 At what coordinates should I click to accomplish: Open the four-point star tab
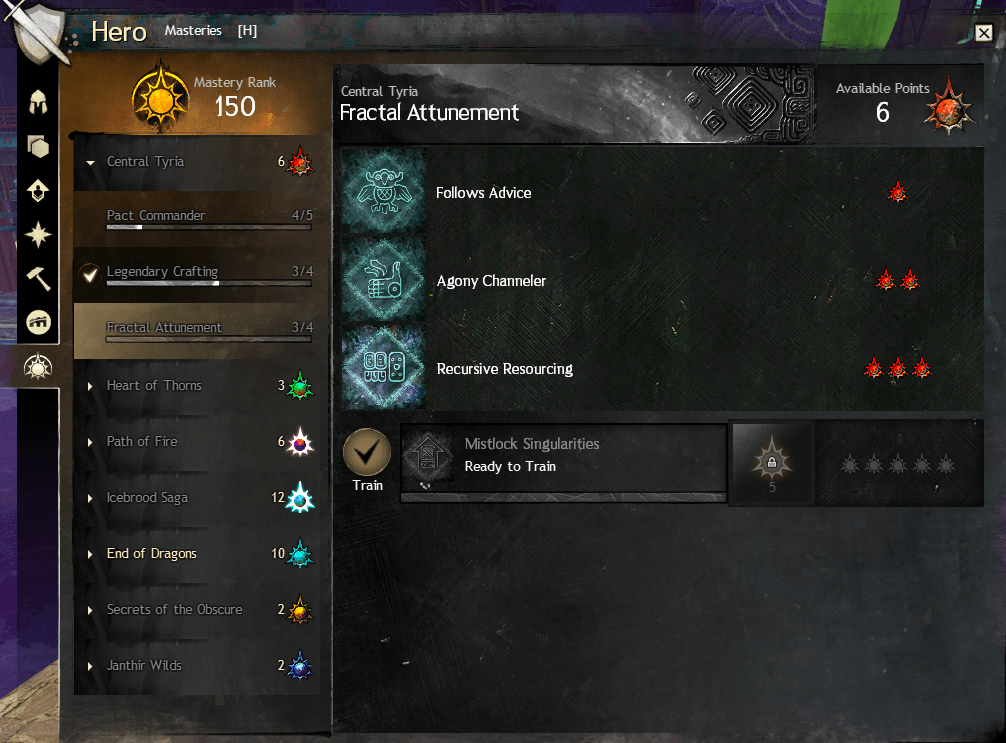click(39, 235)
